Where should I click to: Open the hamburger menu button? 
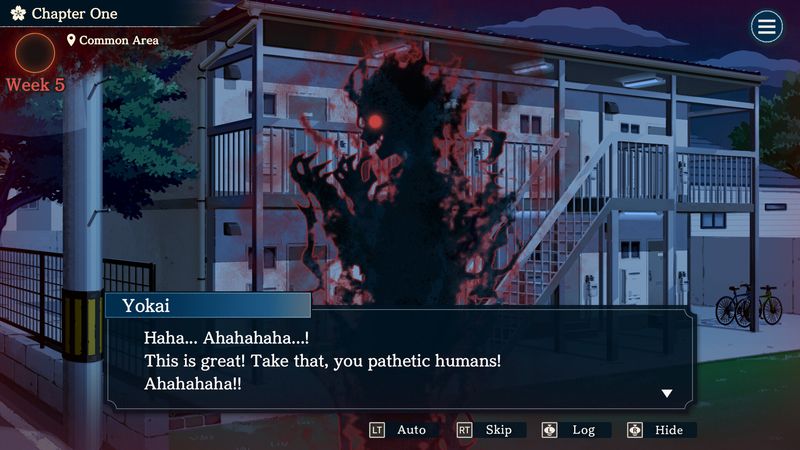(x=767, y=27)
